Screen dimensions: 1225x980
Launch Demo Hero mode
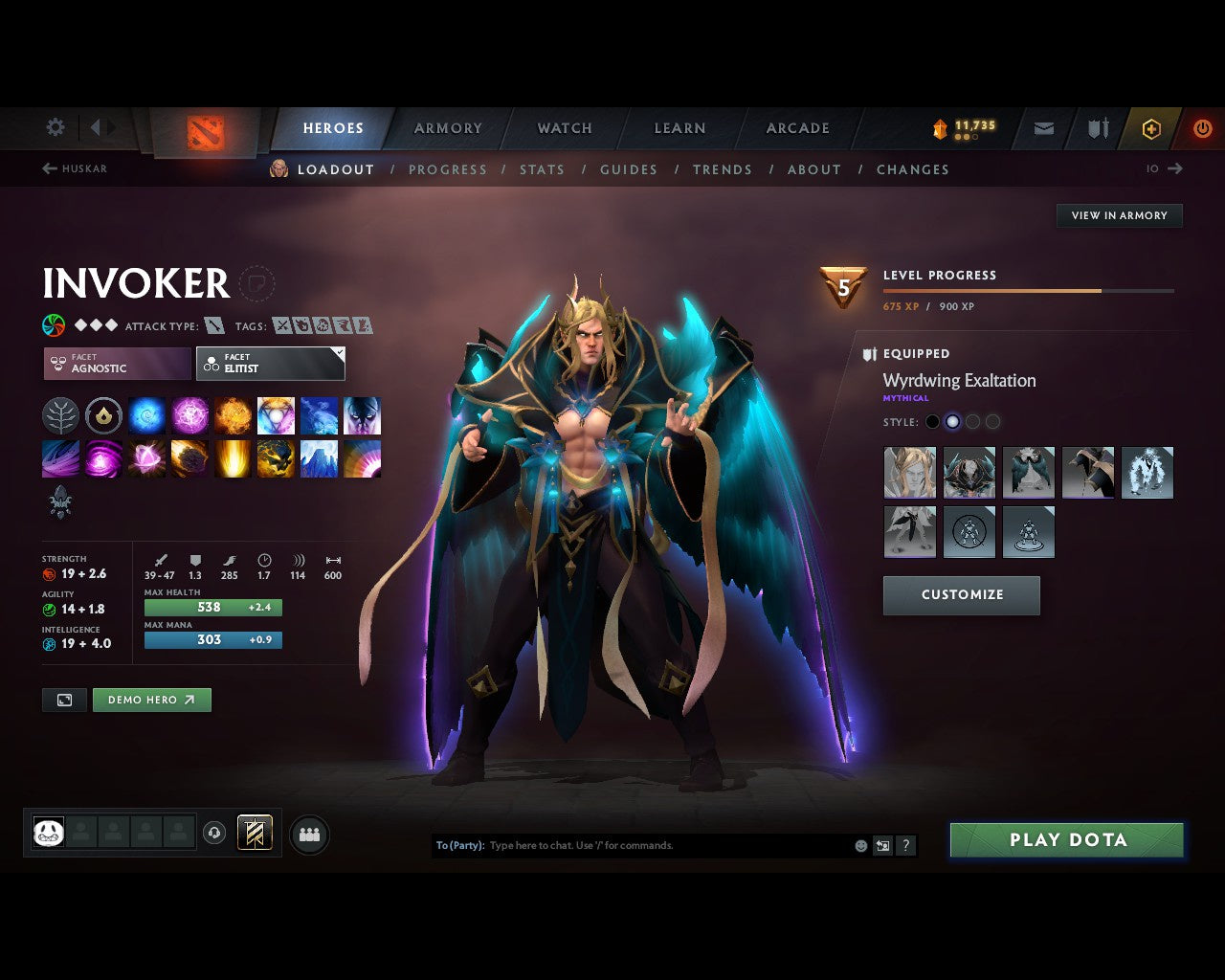(151, 700)
